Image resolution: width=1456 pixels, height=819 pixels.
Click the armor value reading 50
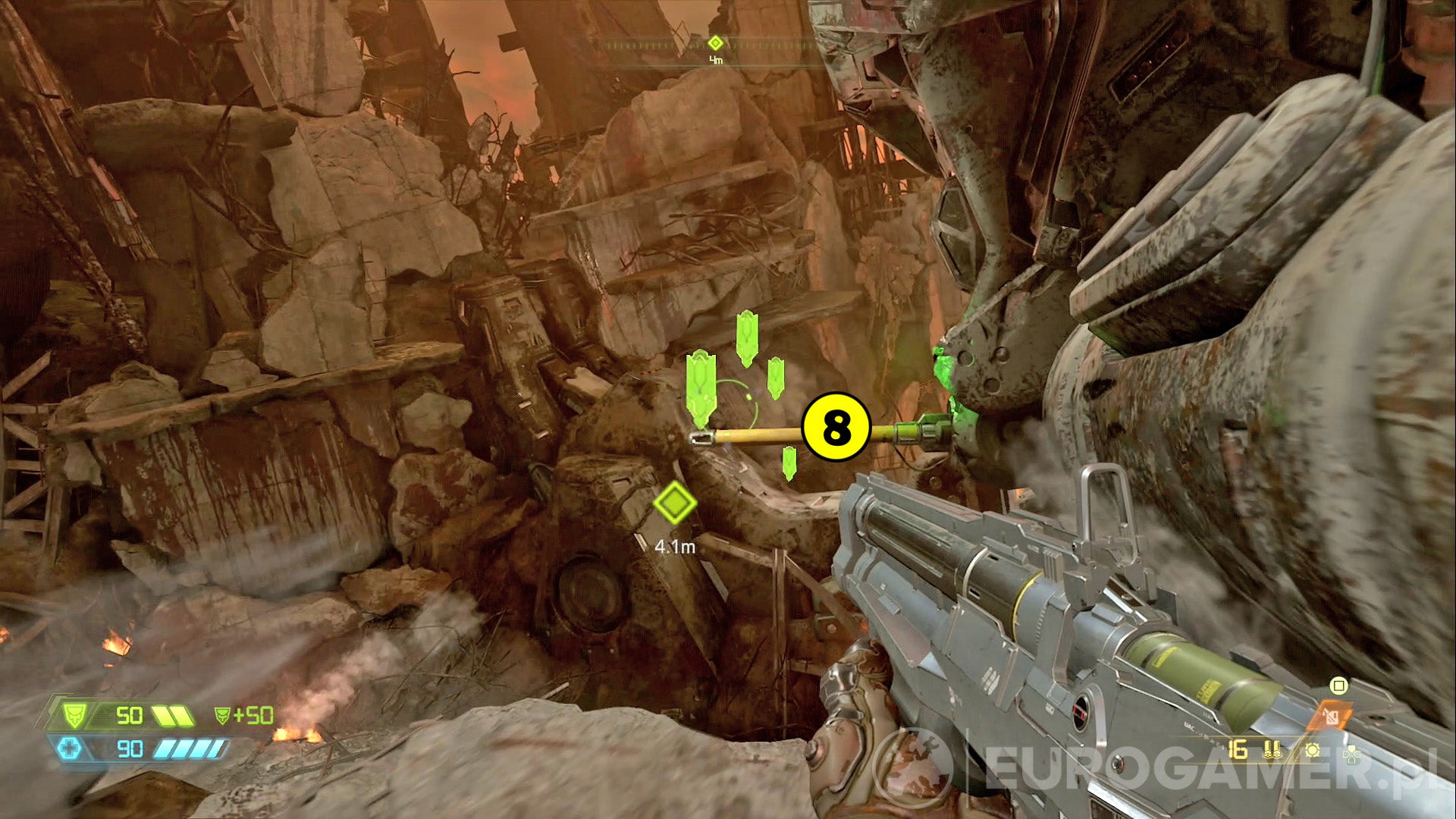130,716
